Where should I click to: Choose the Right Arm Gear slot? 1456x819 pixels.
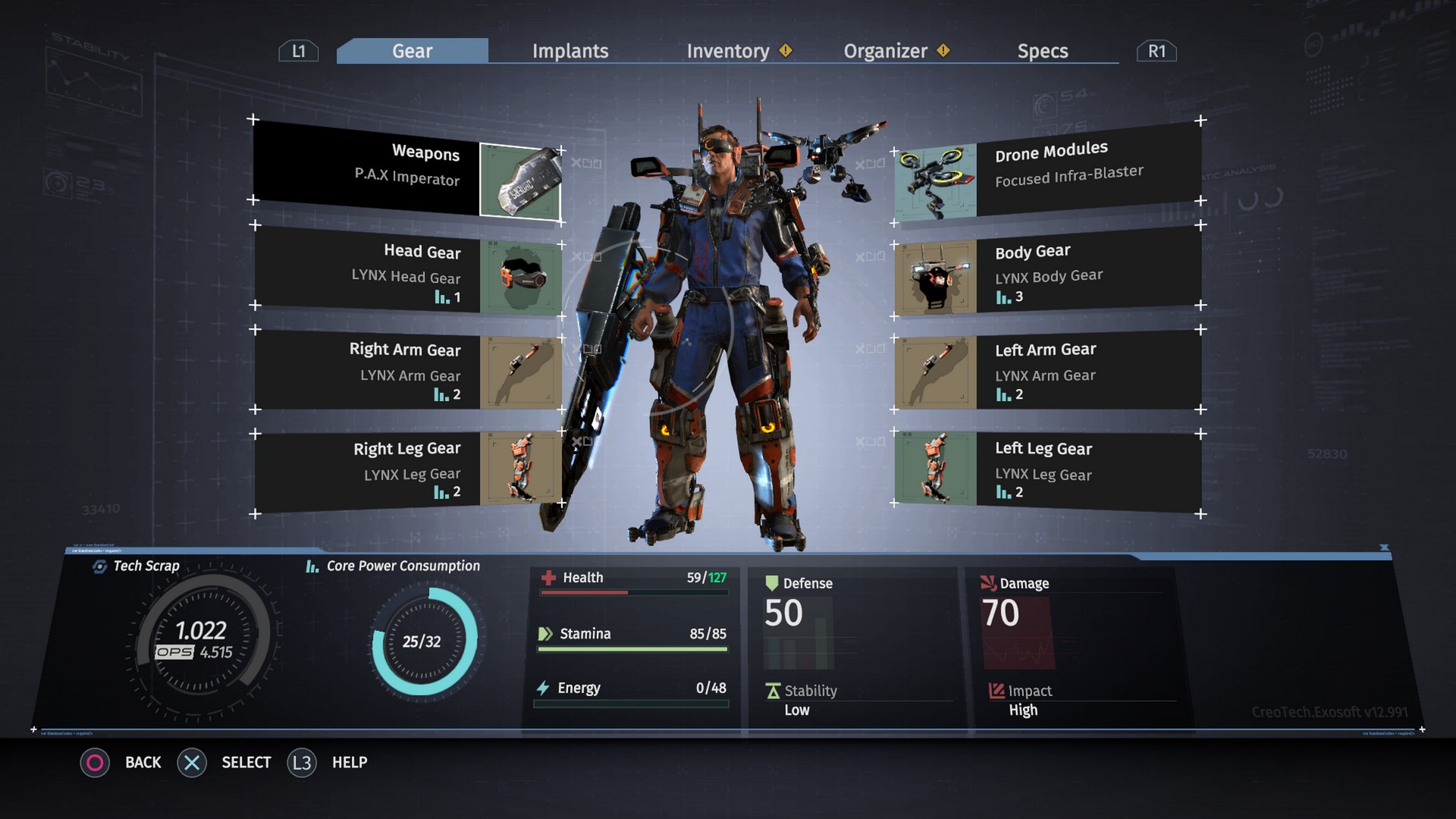pyautogui.click(x=406, y=371)
